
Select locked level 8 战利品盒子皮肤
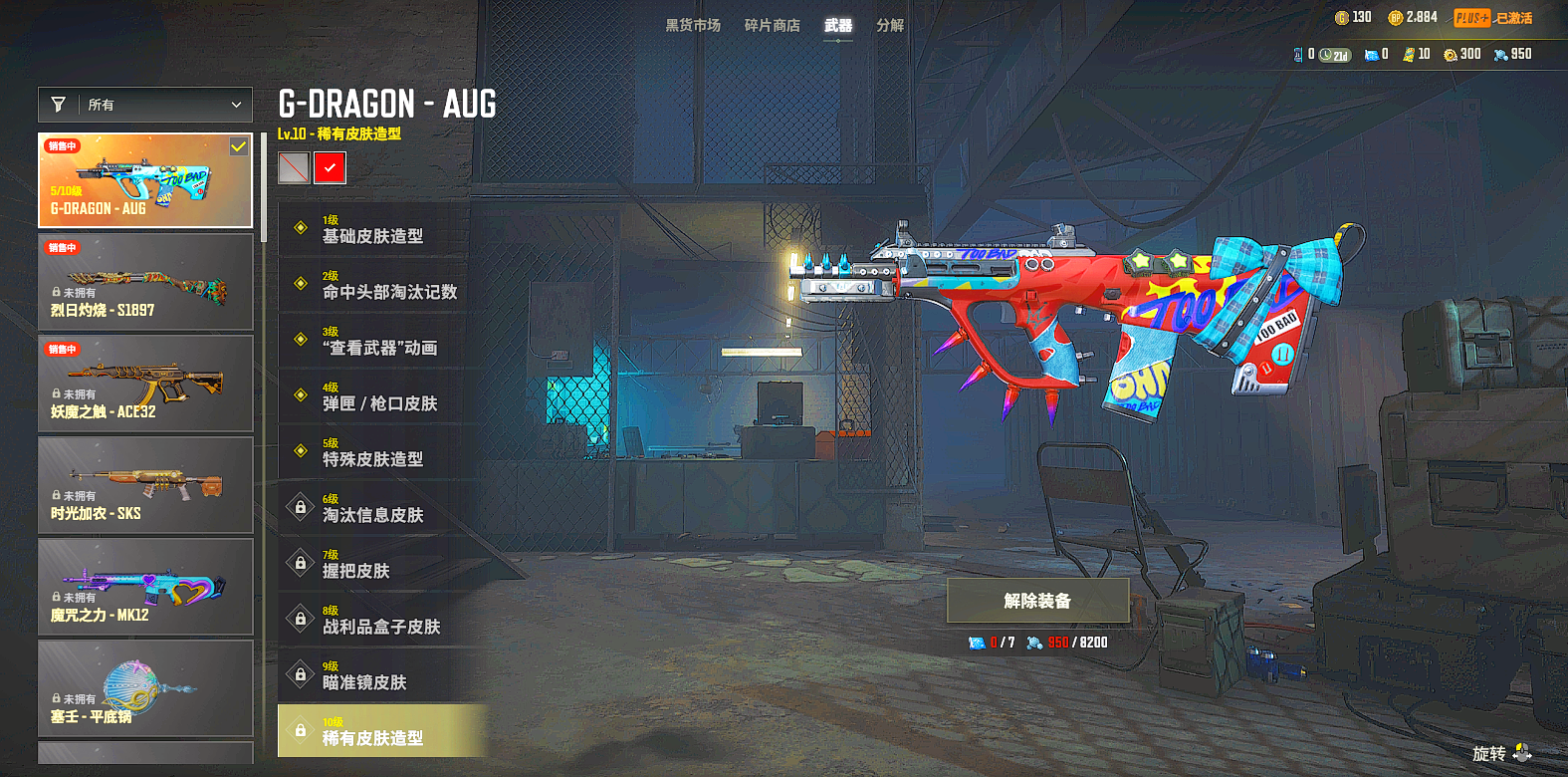[380, 620]
